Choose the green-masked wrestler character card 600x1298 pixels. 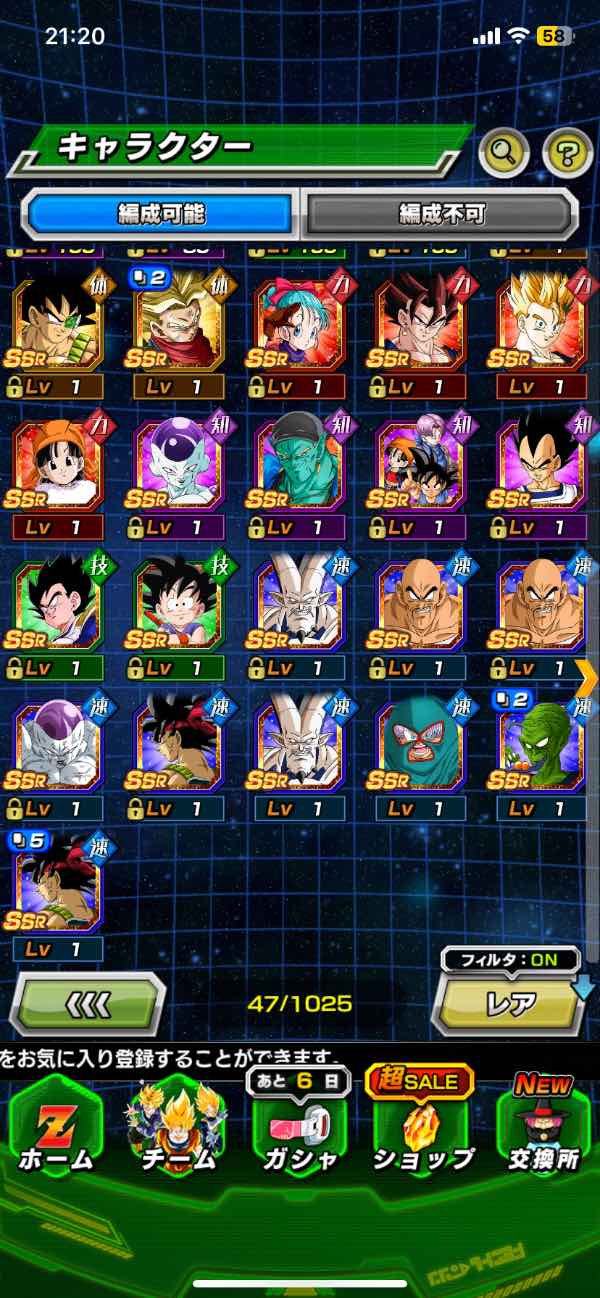coord(421,746)
